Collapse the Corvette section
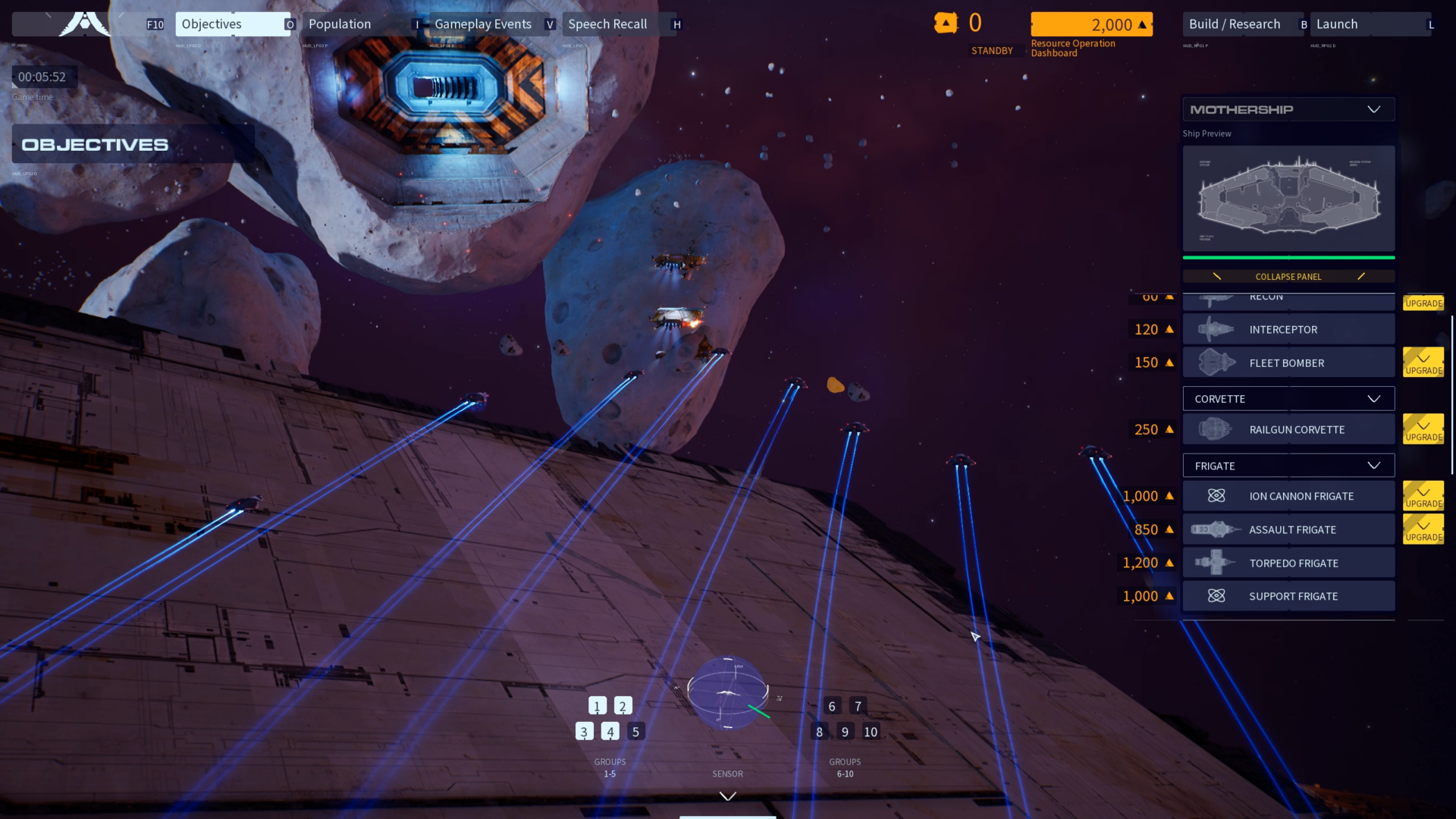Viewport: 1456px width, 819px height. [x=1373, y=398]
